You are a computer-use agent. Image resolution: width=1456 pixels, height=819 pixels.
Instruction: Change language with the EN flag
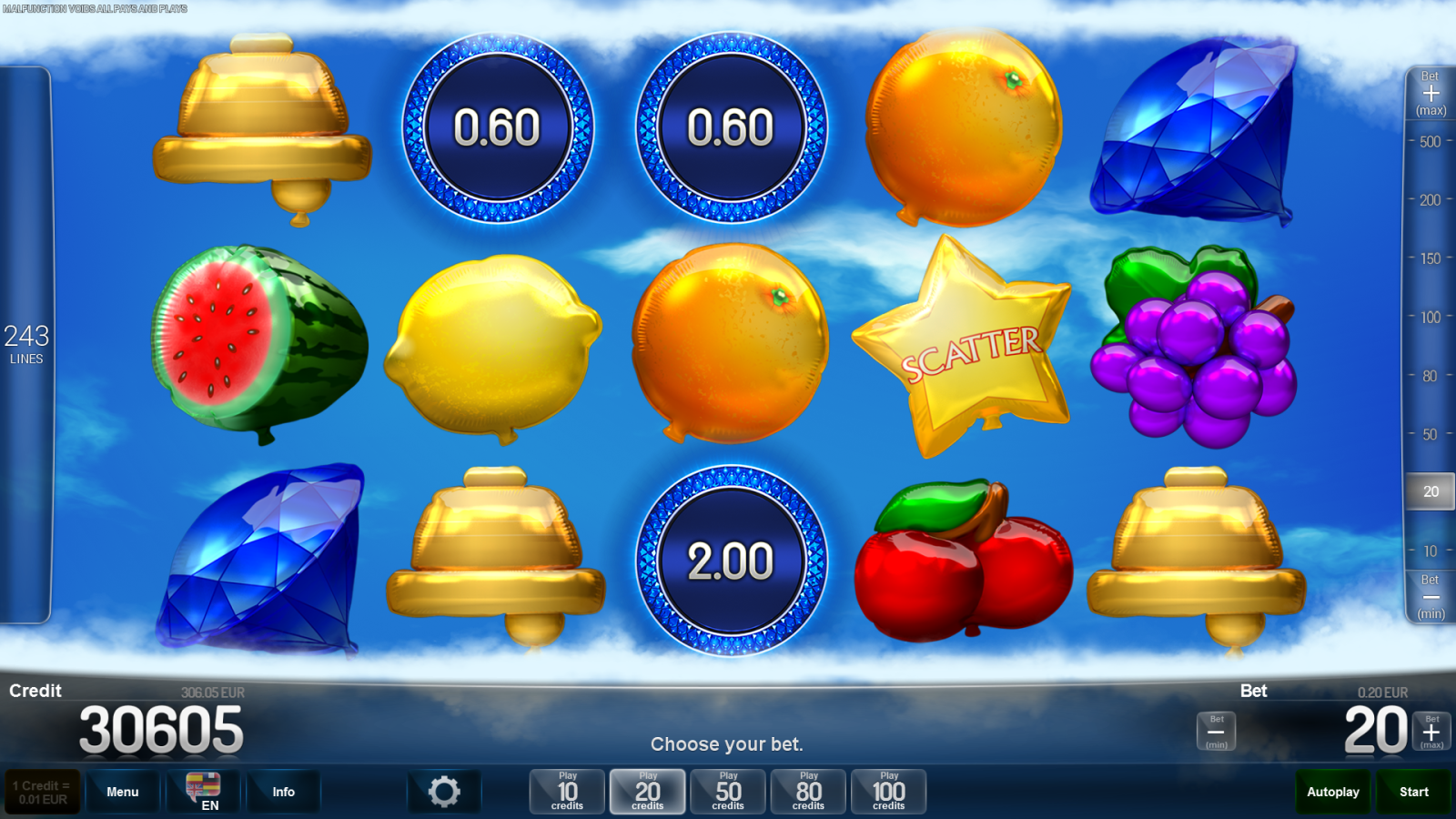point(203,791)
